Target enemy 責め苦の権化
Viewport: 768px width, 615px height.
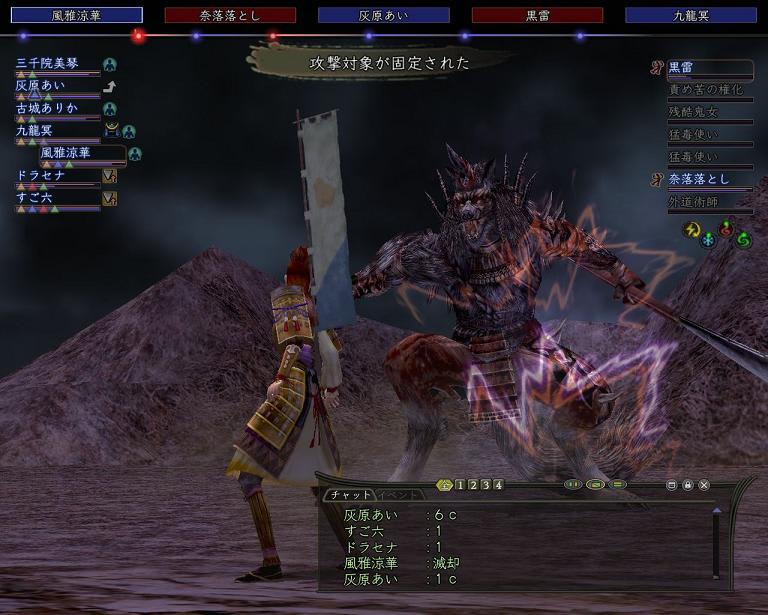click(x=706, y=89)
